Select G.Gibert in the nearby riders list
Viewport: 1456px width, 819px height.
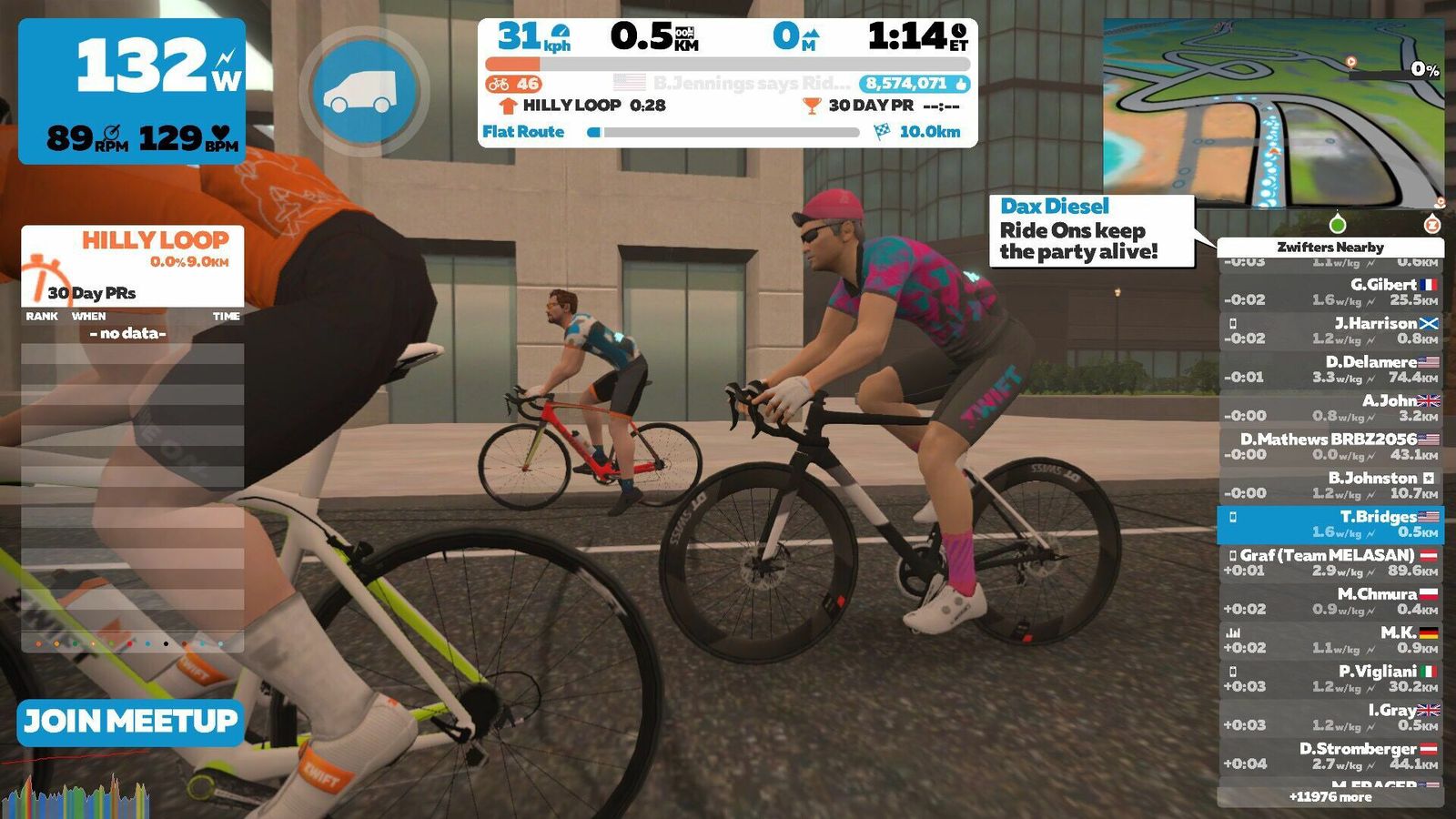(x=1330, y=292)
